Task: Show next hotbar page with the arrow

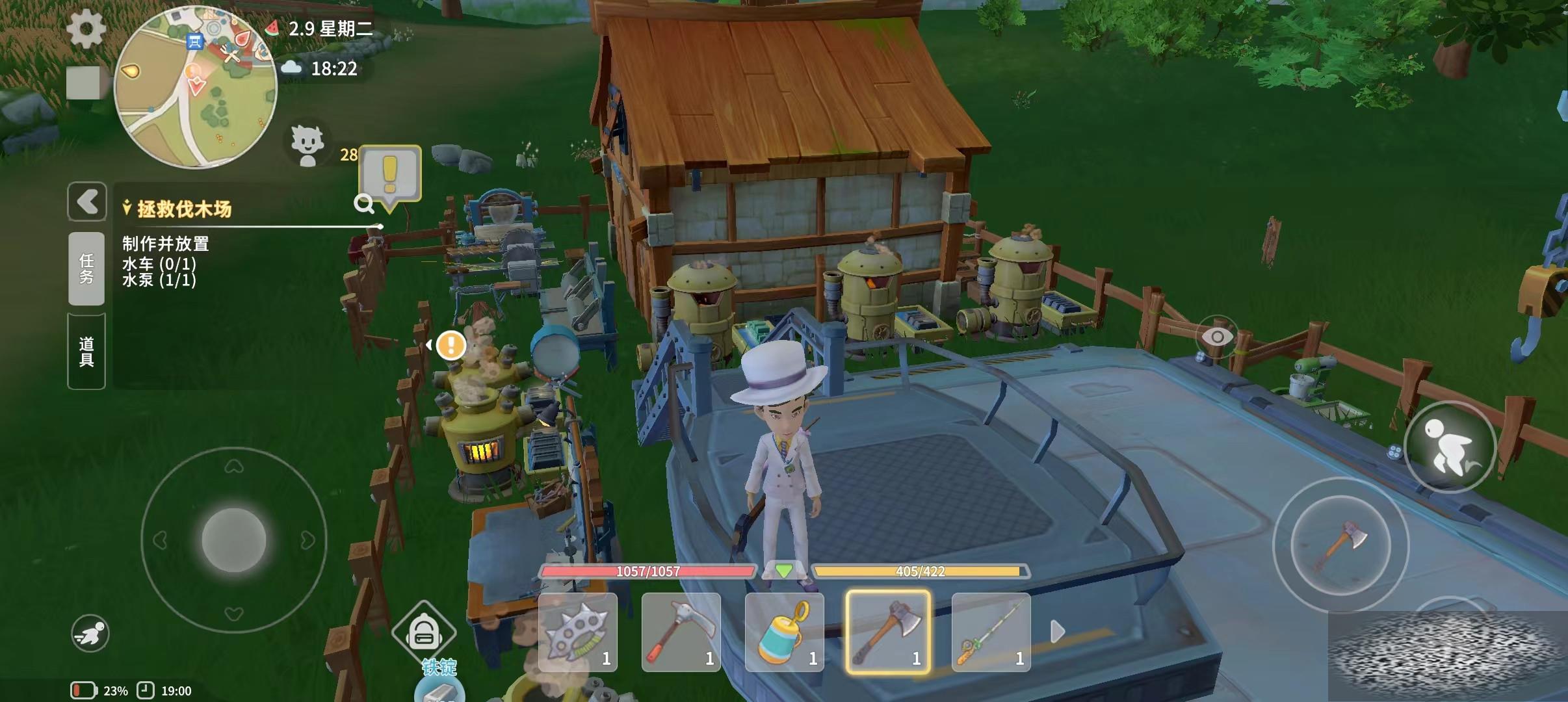Action: point(1058,631)
